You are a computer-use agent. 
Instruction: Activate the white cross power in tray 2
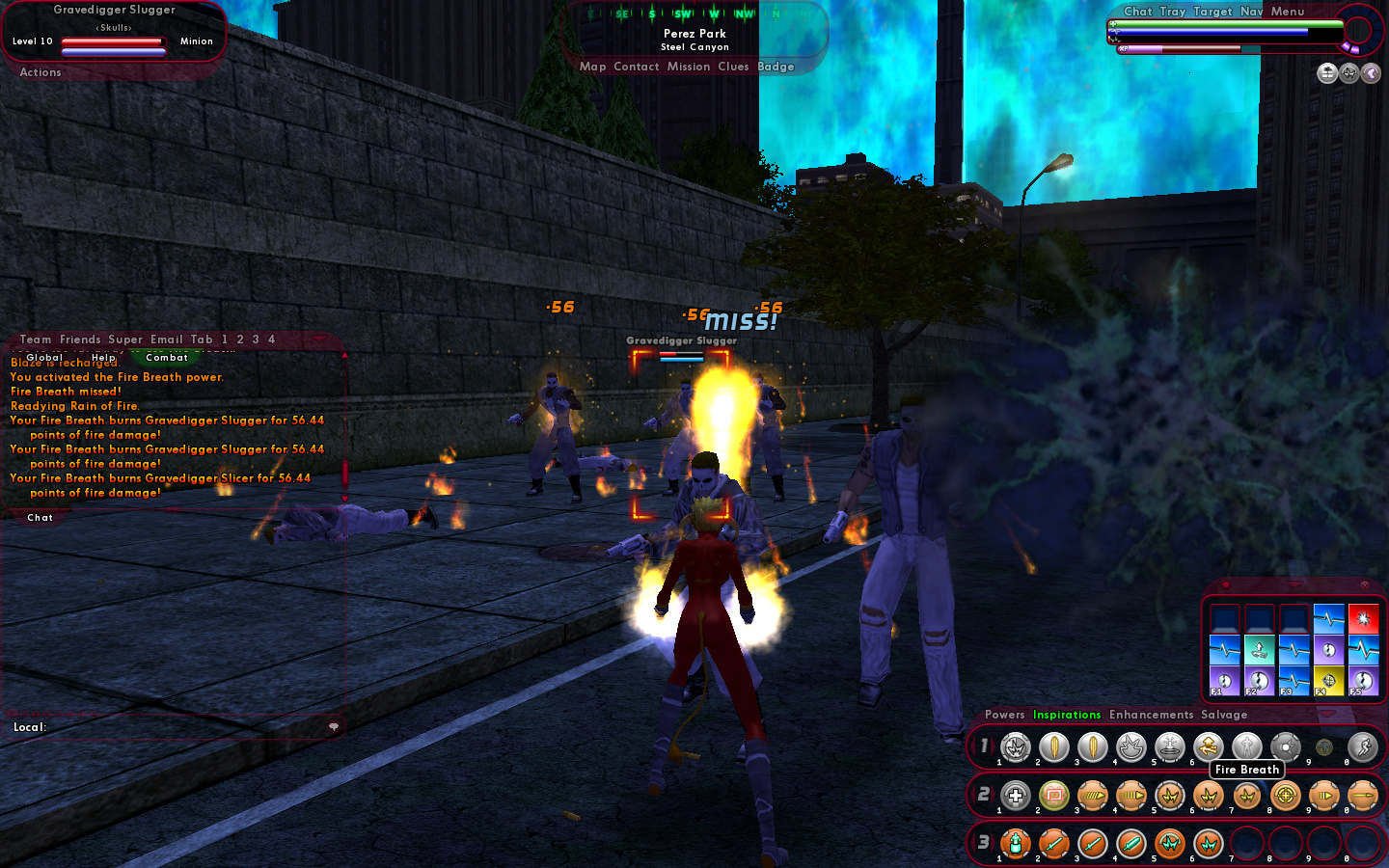(x=1016, y=796)
